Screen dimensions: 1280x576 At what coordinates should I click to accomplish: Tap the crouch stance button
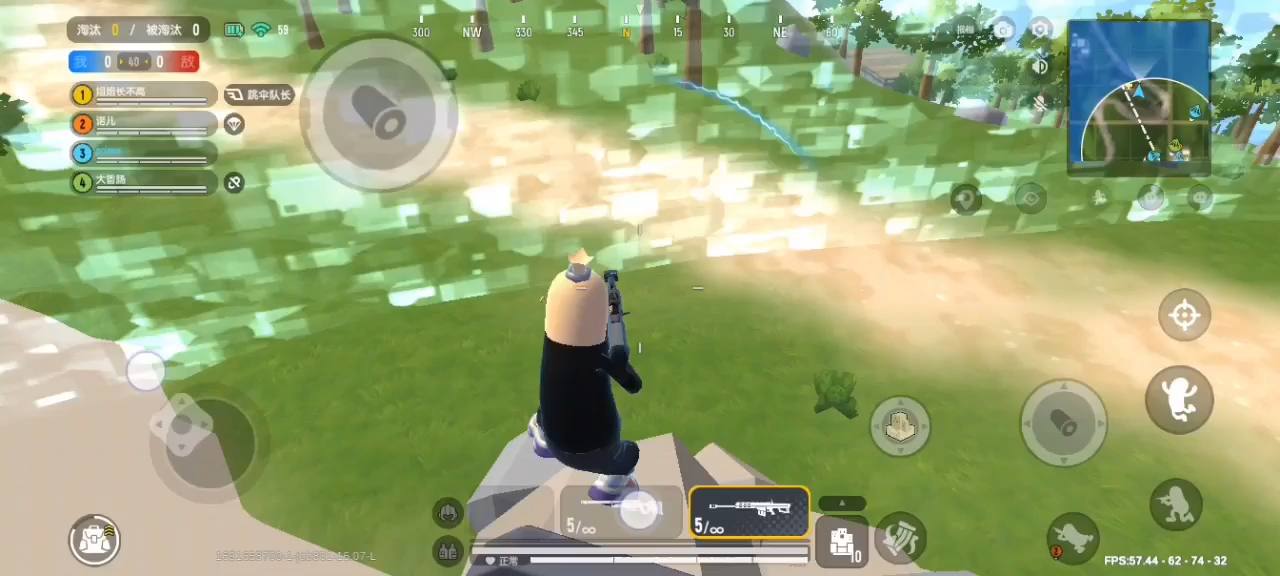click(1175, 503)
